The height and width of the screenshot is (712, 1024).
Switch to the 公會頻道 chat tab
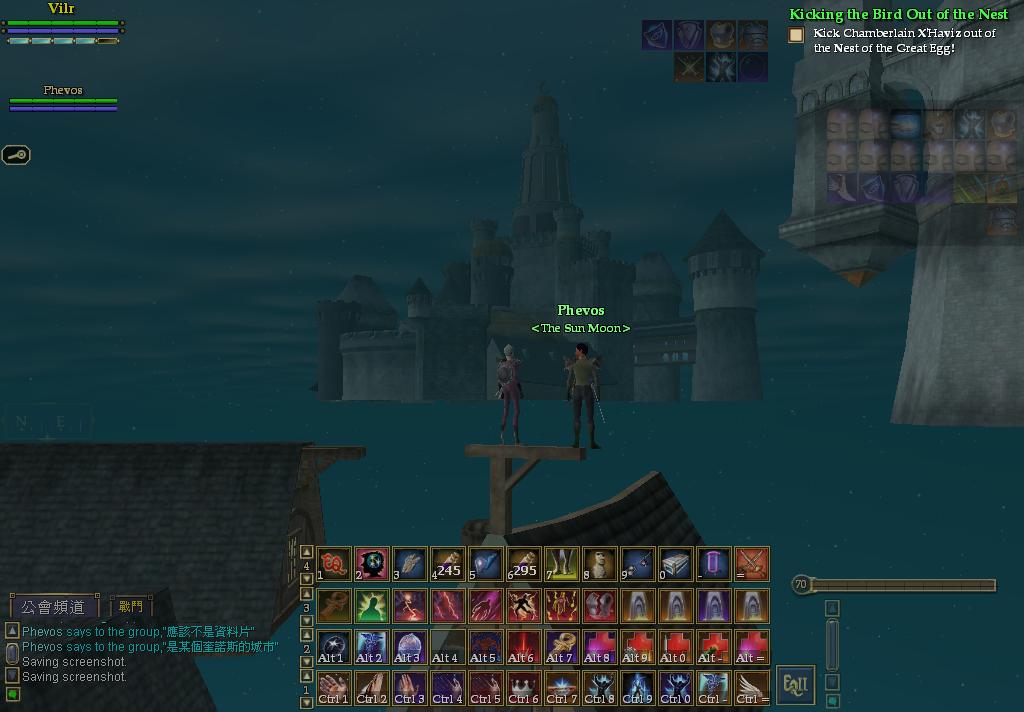coord(55,607)
